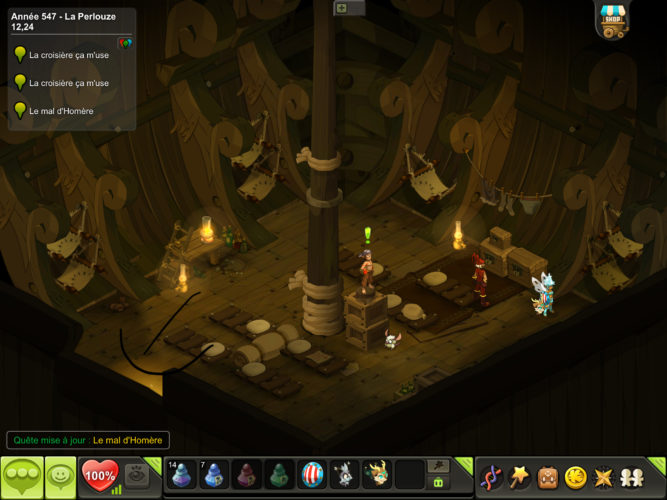Open the smiley emotes bubble
Image resolution: width=667 pixels, height=500 pixels.
tap(59, 476)
